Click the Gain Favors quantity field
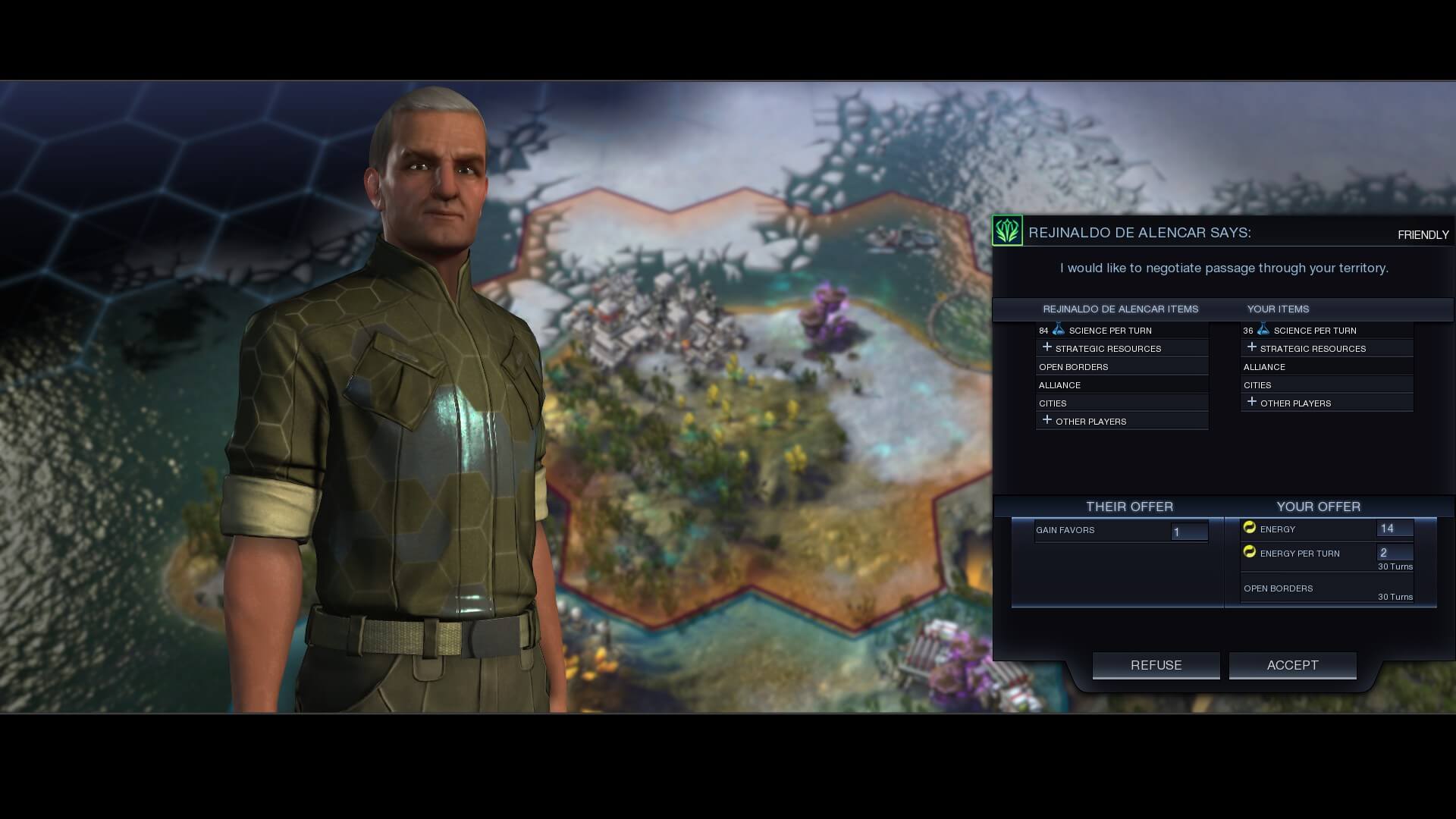Viewport: 1456px width, 819px height. (1191, 532)
